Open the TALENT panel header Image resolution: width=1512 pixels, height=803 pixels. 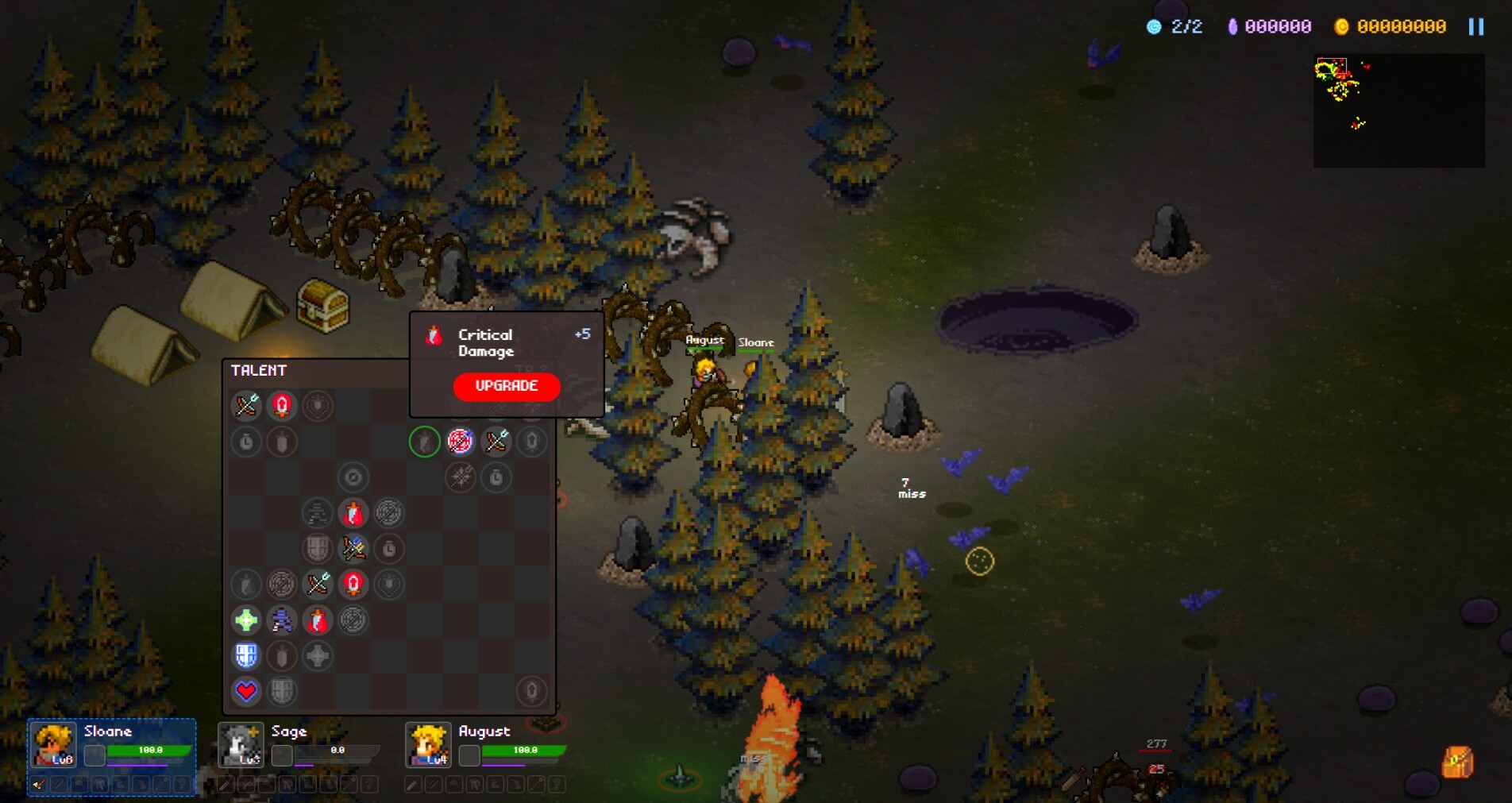(x=259, y=370)
